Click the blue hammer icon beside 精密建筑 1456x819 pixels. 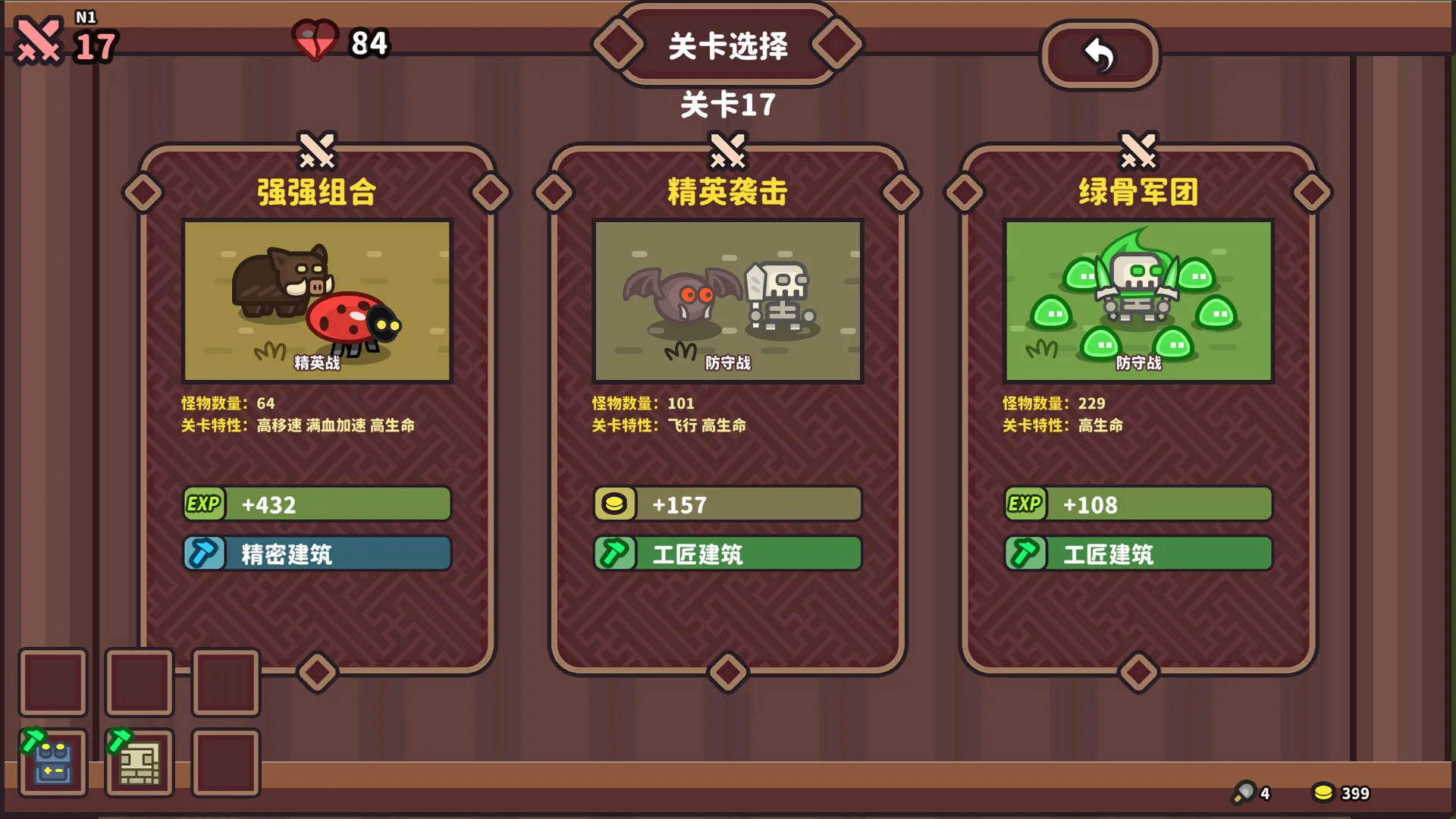coord(202,554)
